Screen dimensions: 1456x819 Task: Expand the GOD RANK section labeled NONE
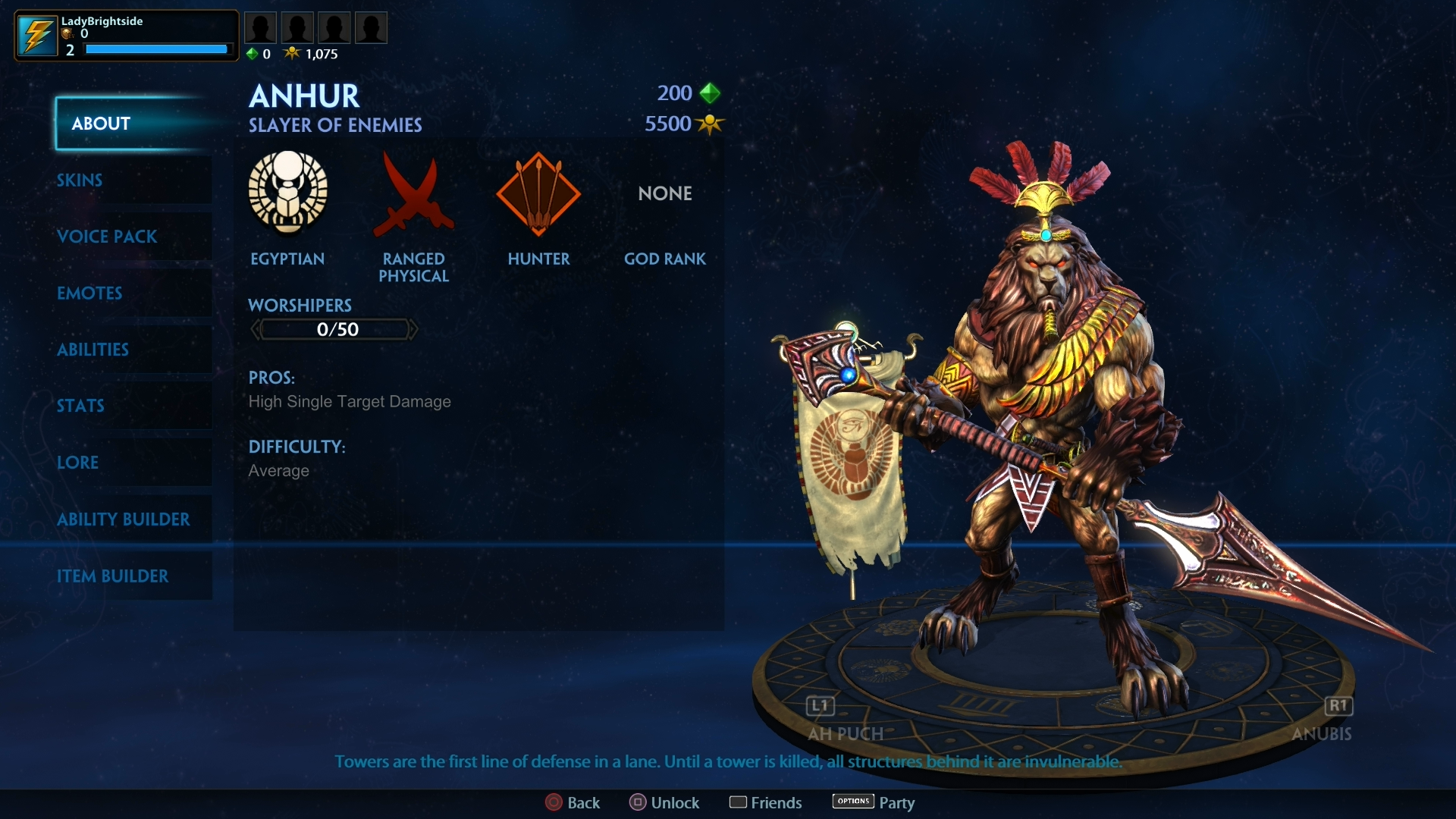pyautogui.click(x=664, y=193)
